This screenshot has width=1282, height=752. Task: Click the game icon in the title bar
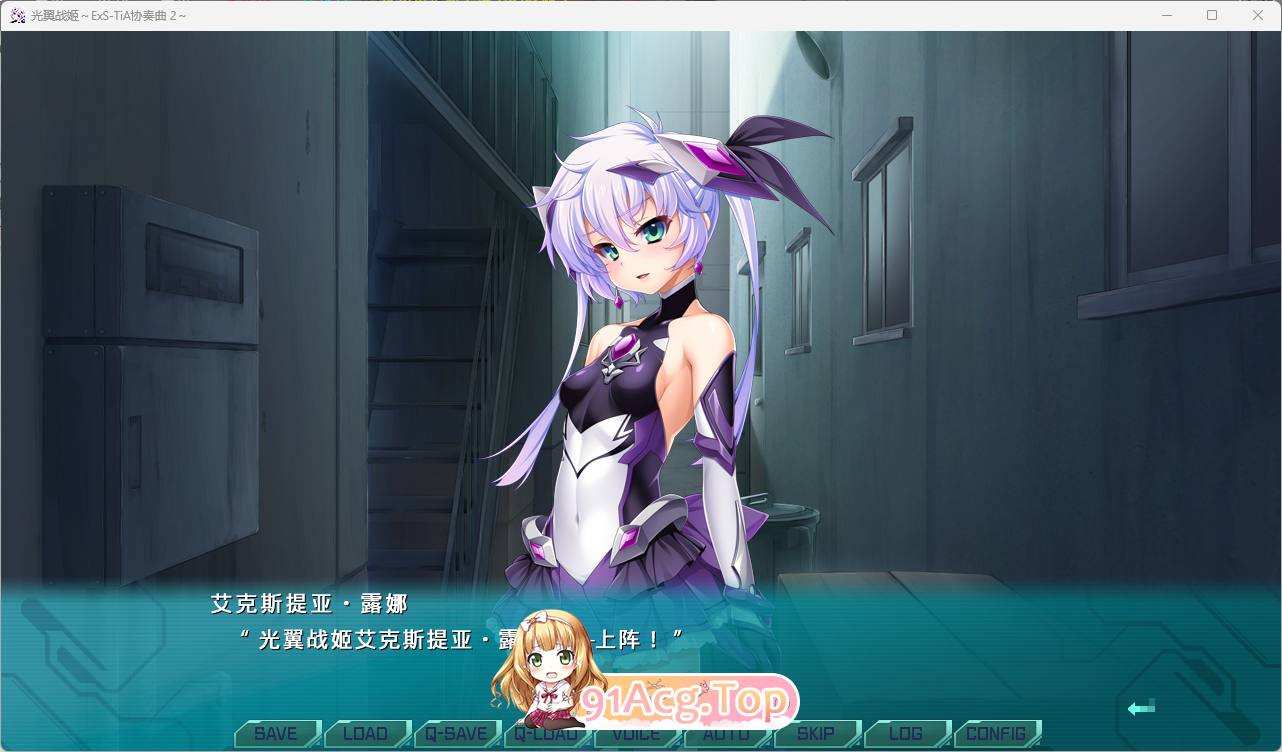pos(16,16)
